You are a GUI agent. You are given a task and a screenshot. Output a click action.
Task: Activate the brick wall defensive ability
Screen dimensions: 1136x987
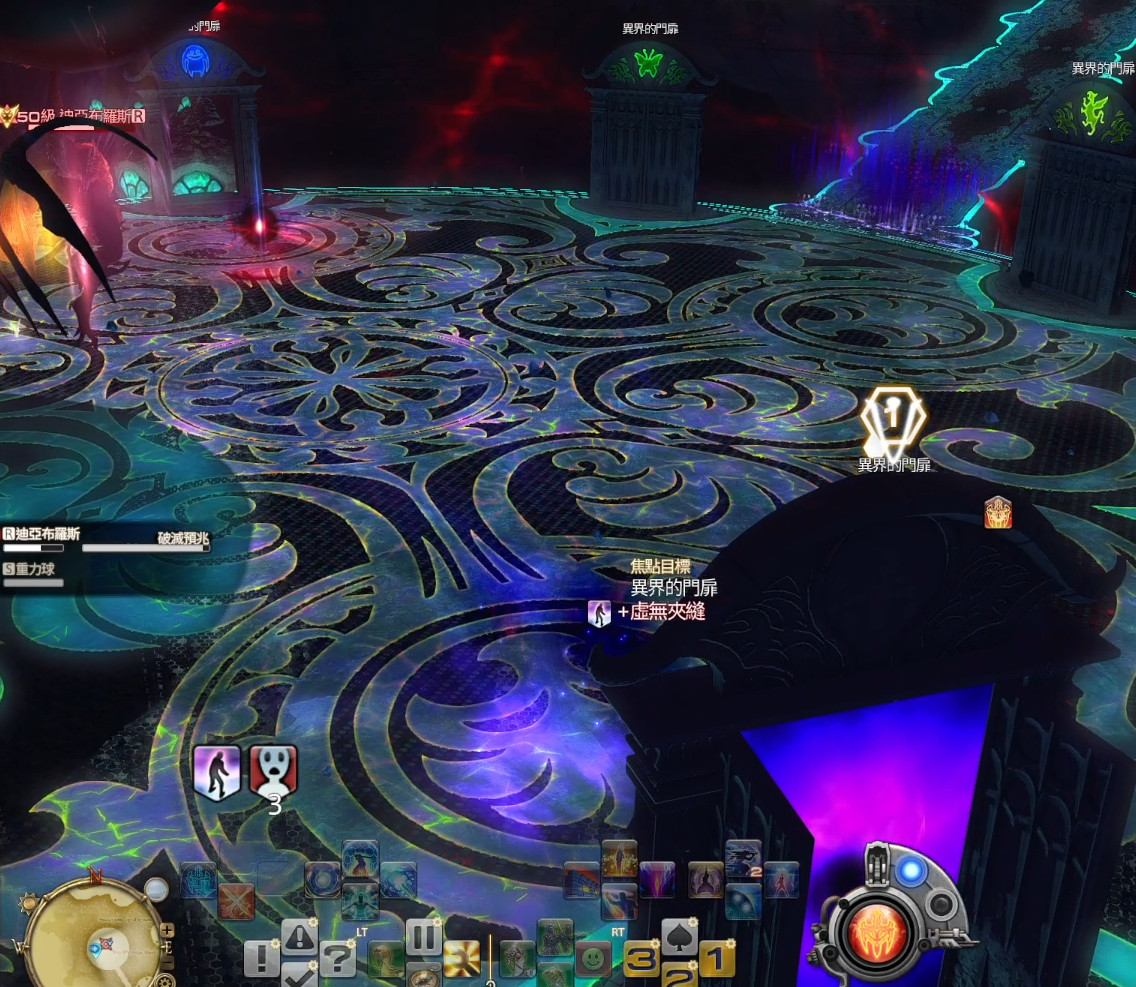pyautogui.click(x=582, y=881)
